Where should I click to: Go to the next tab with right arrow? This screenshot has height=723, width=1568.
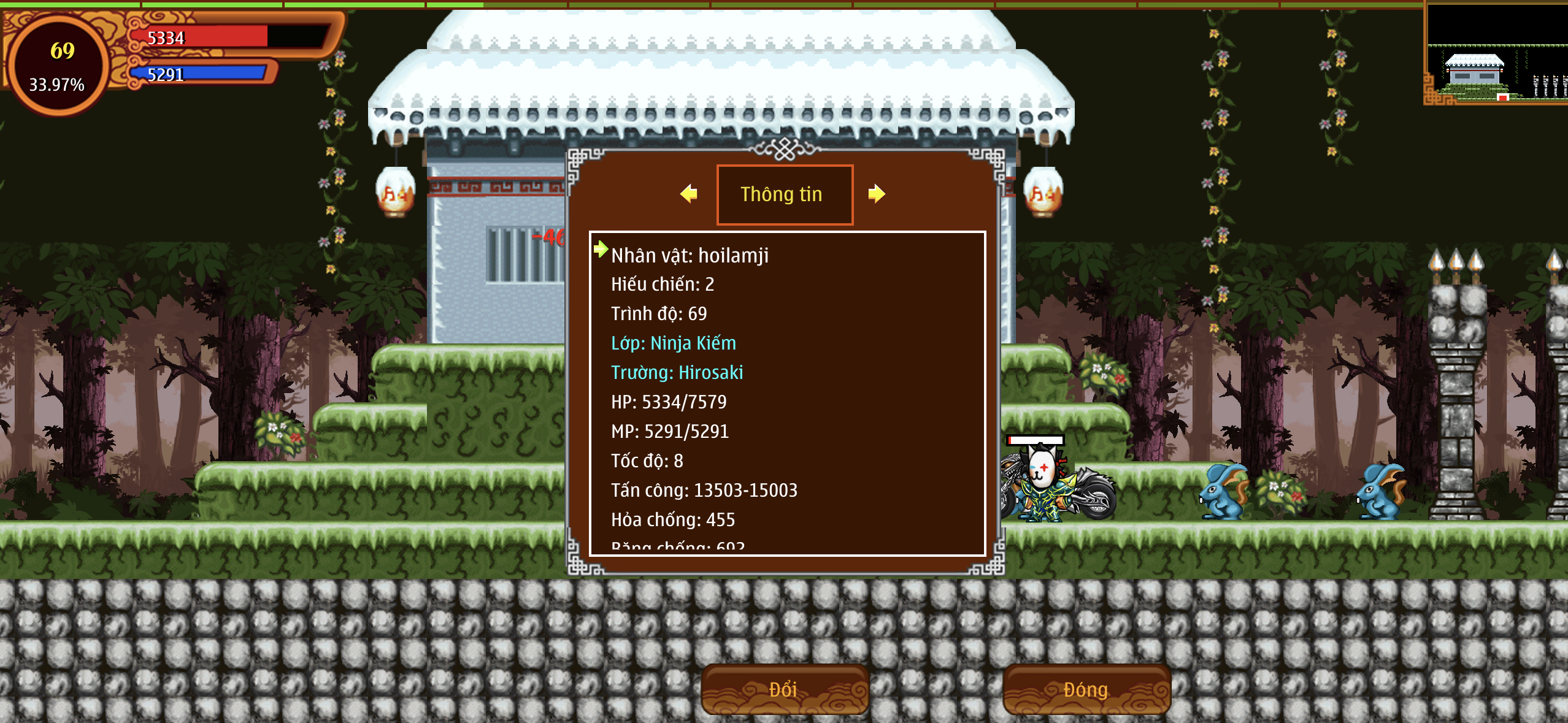[877, 194]
